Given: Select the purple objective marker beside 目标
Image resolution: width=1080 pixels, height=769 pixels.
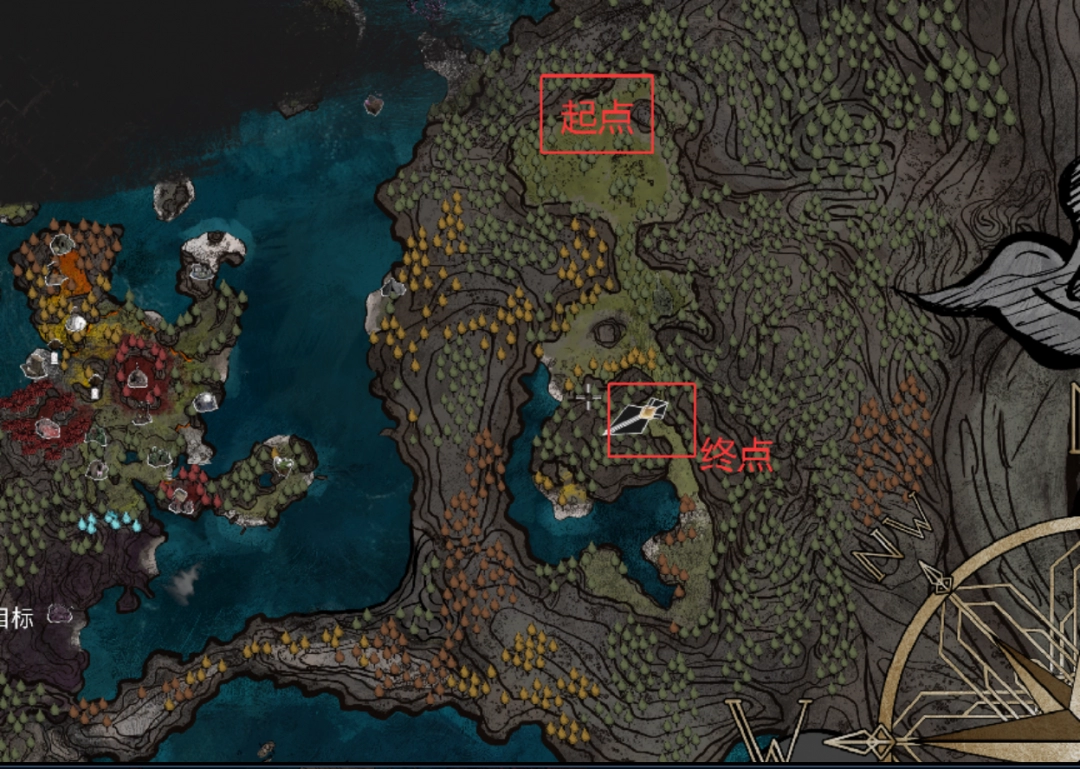Looking at the screenshot, I should tap(60, 614).
